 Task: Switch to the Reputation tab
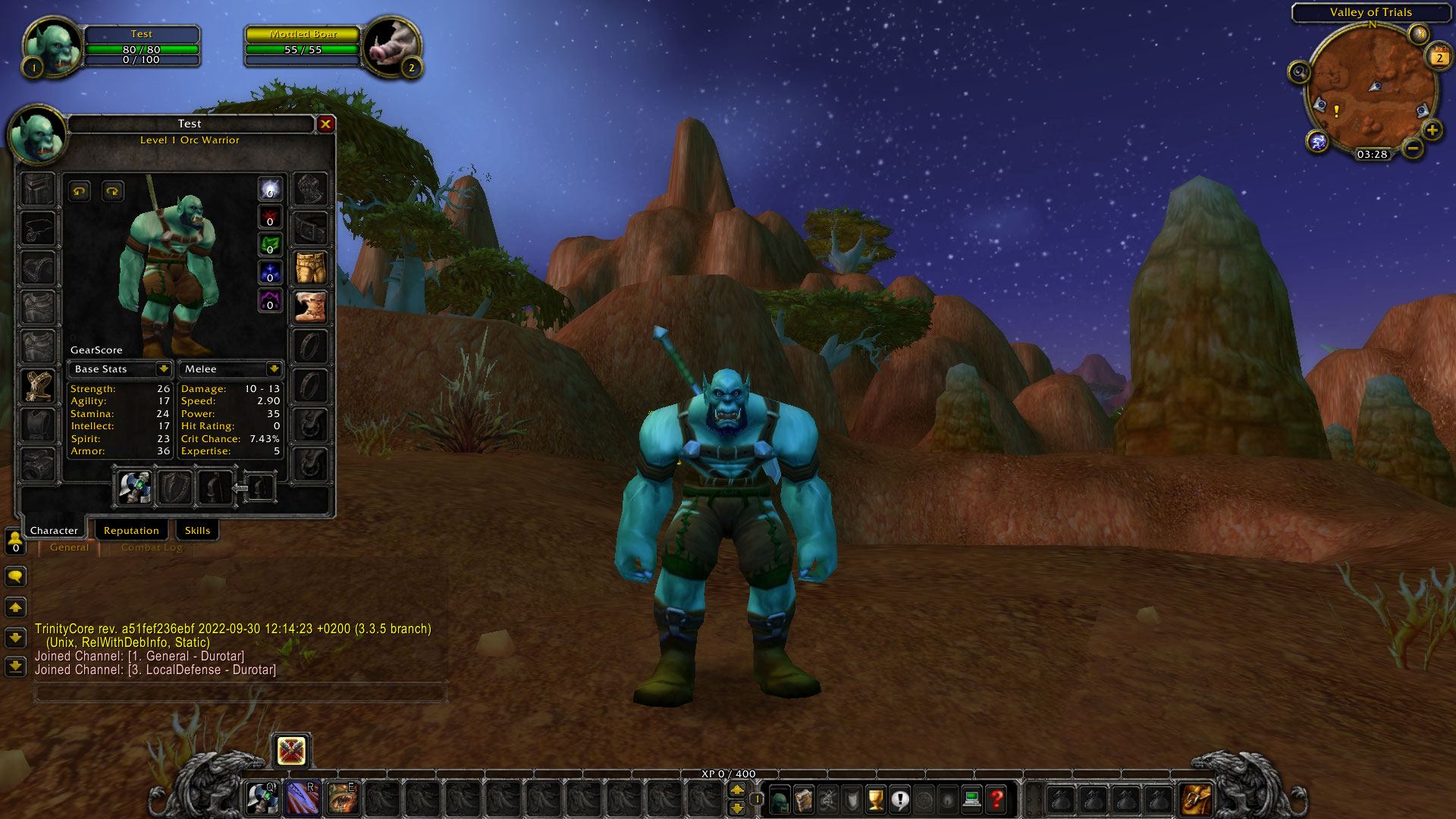point(131,529)
